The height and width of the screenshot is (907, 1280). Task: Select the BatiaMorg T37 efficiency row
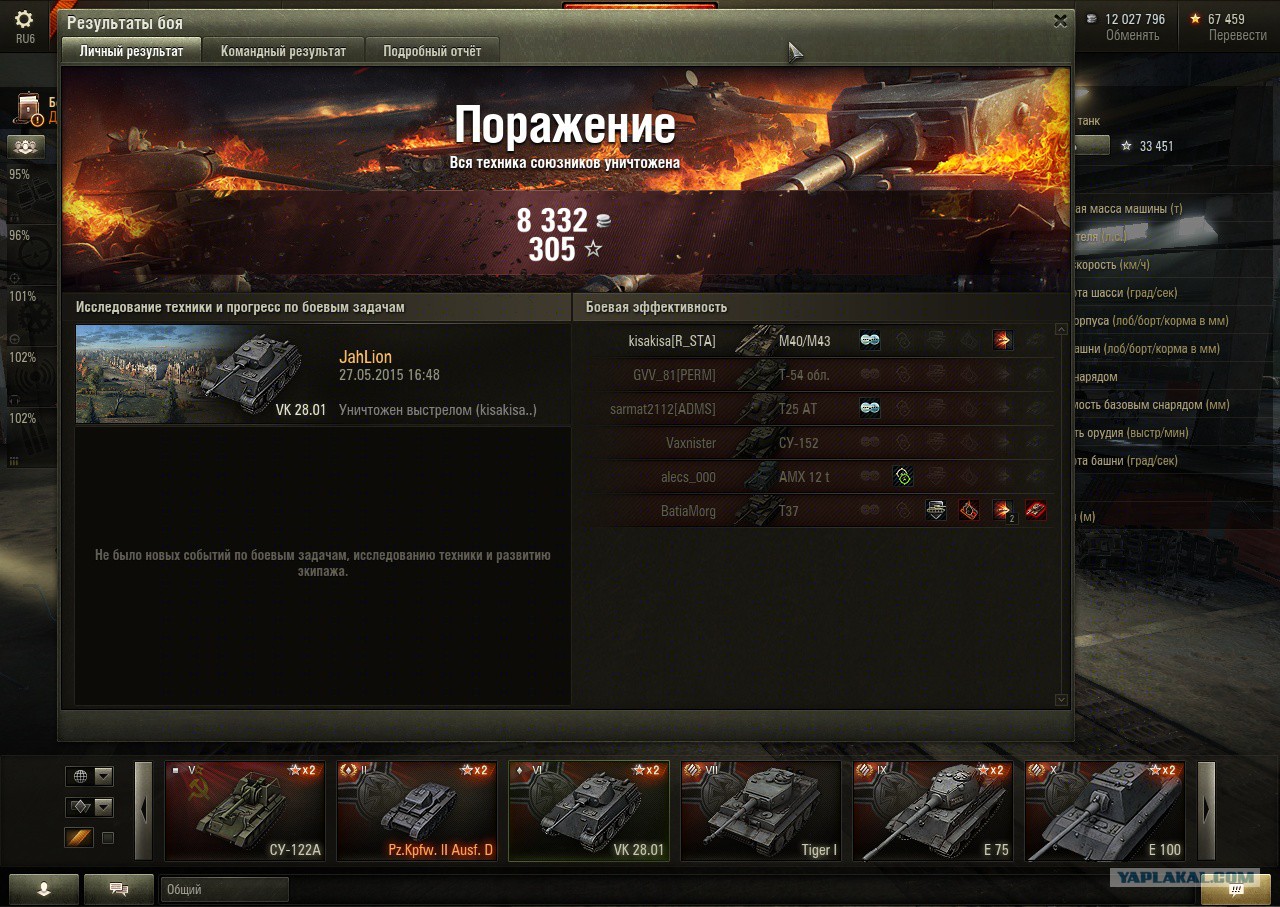pyautogui.click(x=815, y=511)
